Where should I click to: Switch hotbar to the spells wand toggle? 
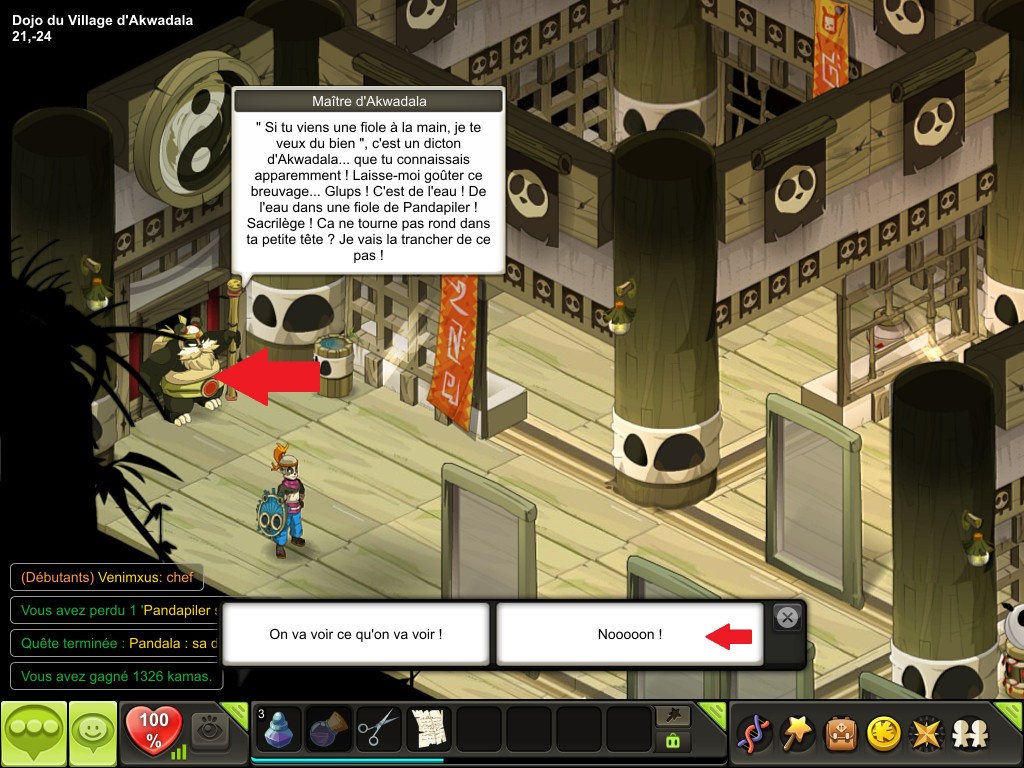[x=671, y=716]
